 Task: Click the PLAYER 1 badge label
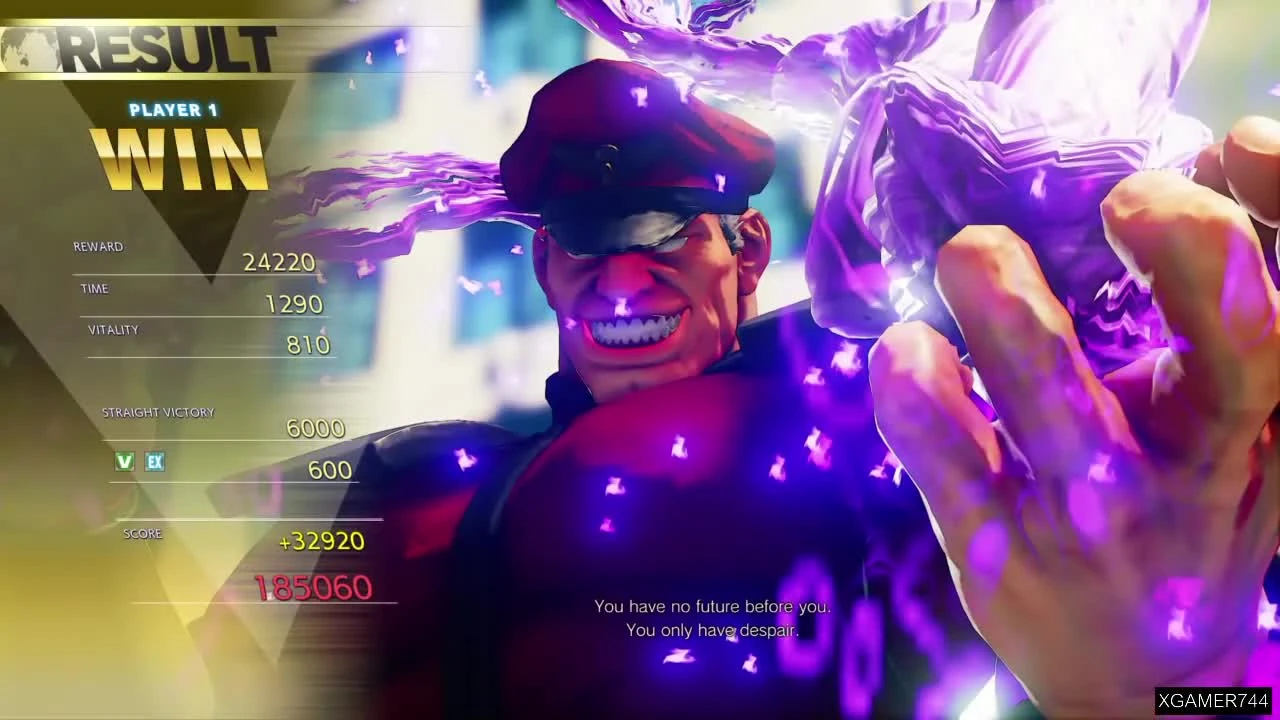tap(172, 110)
